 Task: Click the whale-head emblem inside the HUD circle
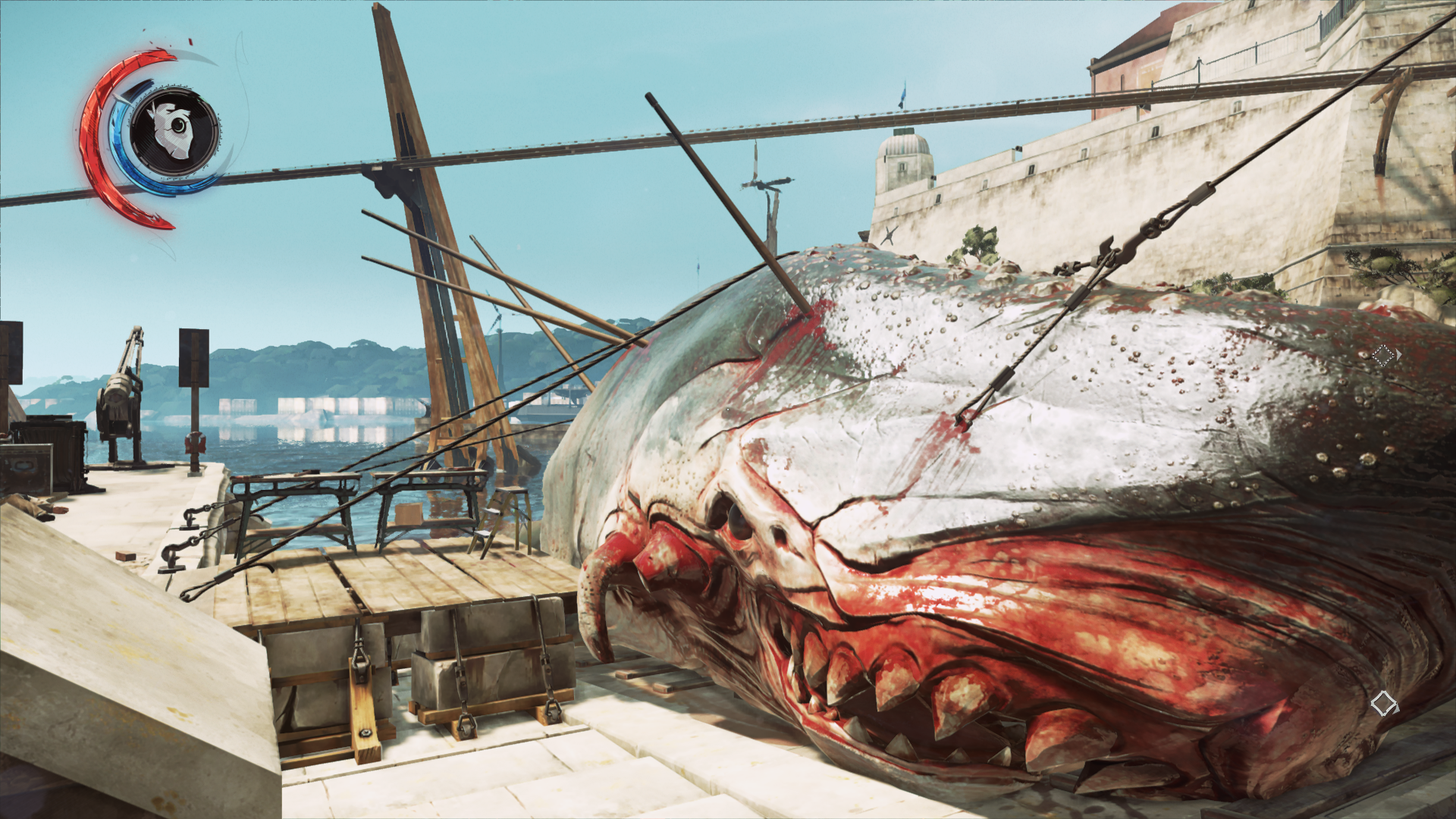point(170,129)
